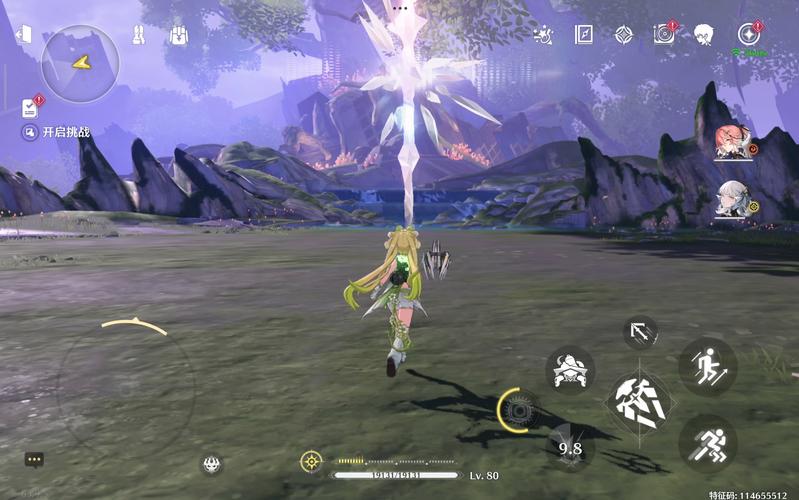Open the quest checklist icon
Viewport: 799px width, 500px height.
tap(30, 106)
